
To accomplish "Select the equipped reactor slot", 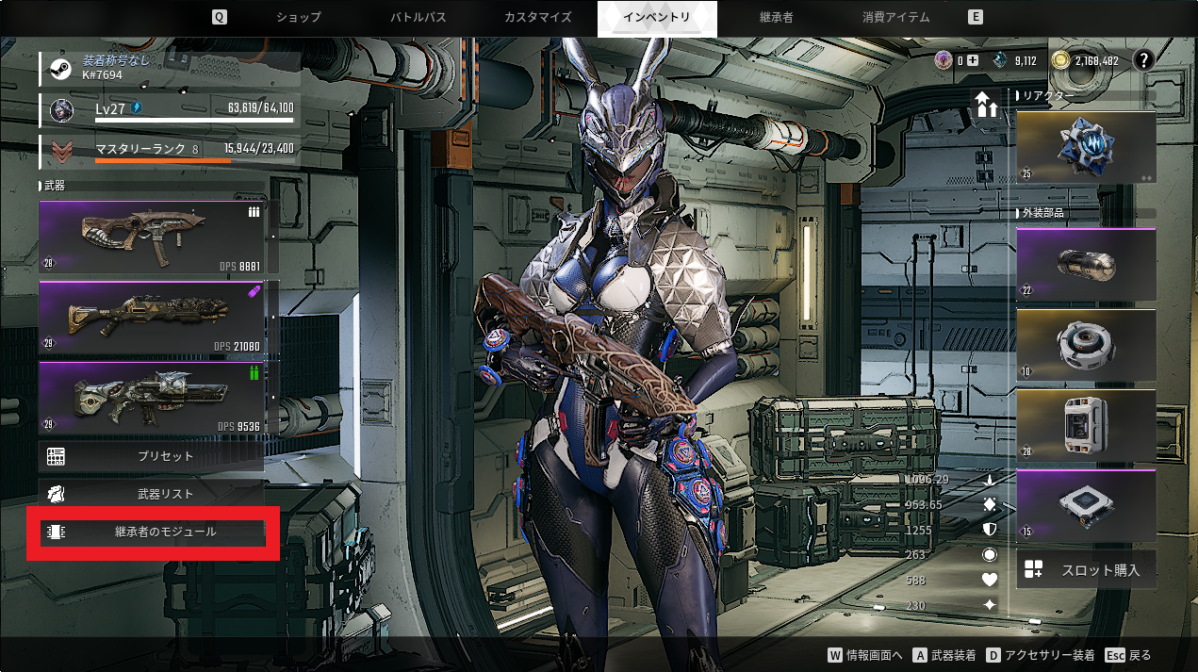I will pos(1086,147).
